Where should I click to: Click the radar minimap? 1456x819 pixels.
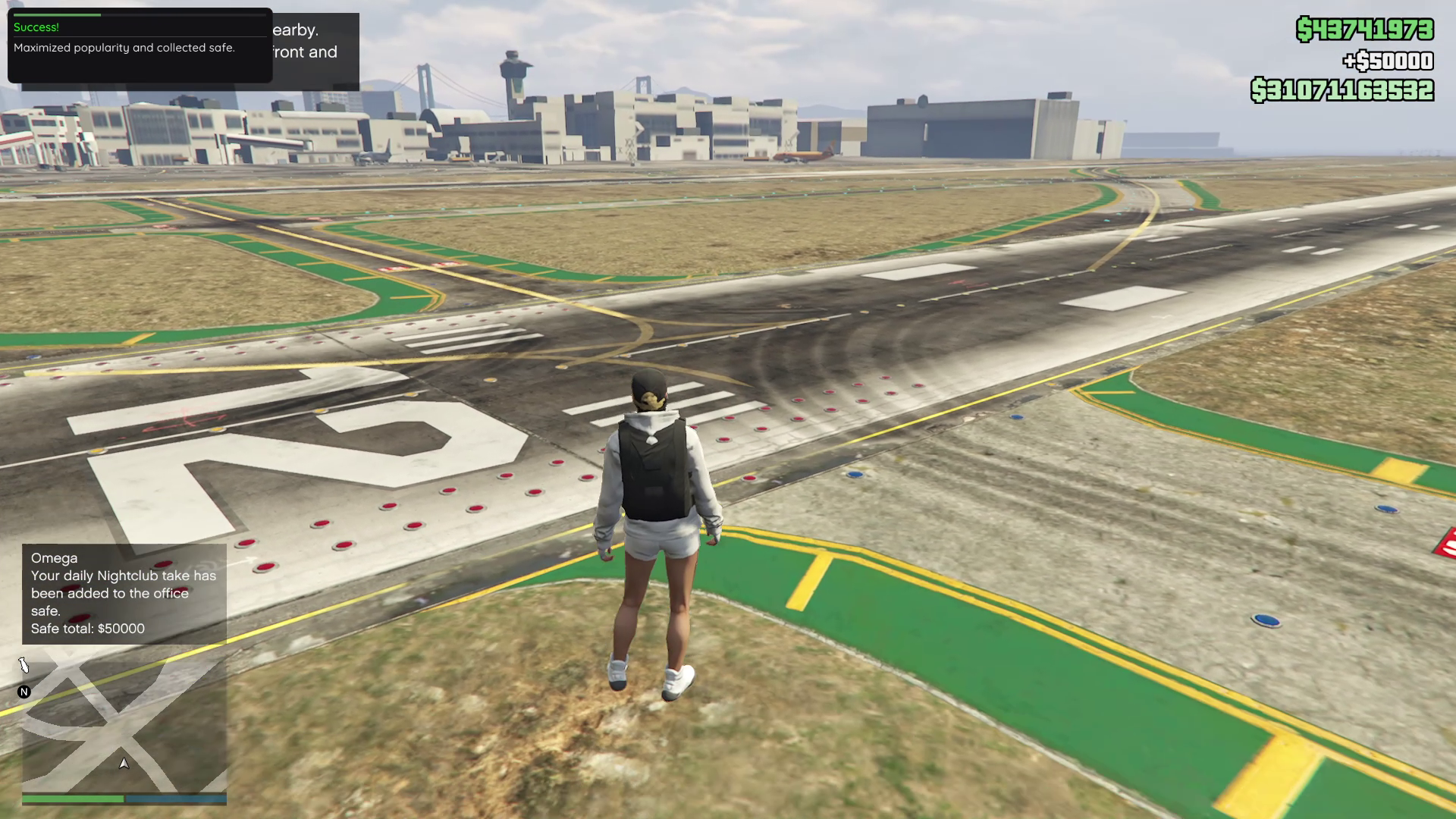124,724
